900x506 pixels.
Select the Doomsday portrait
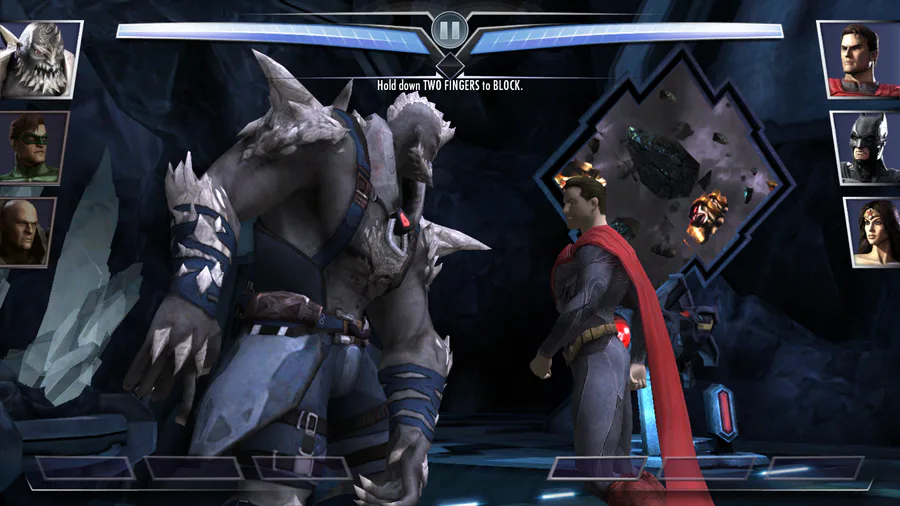[39, 58]
